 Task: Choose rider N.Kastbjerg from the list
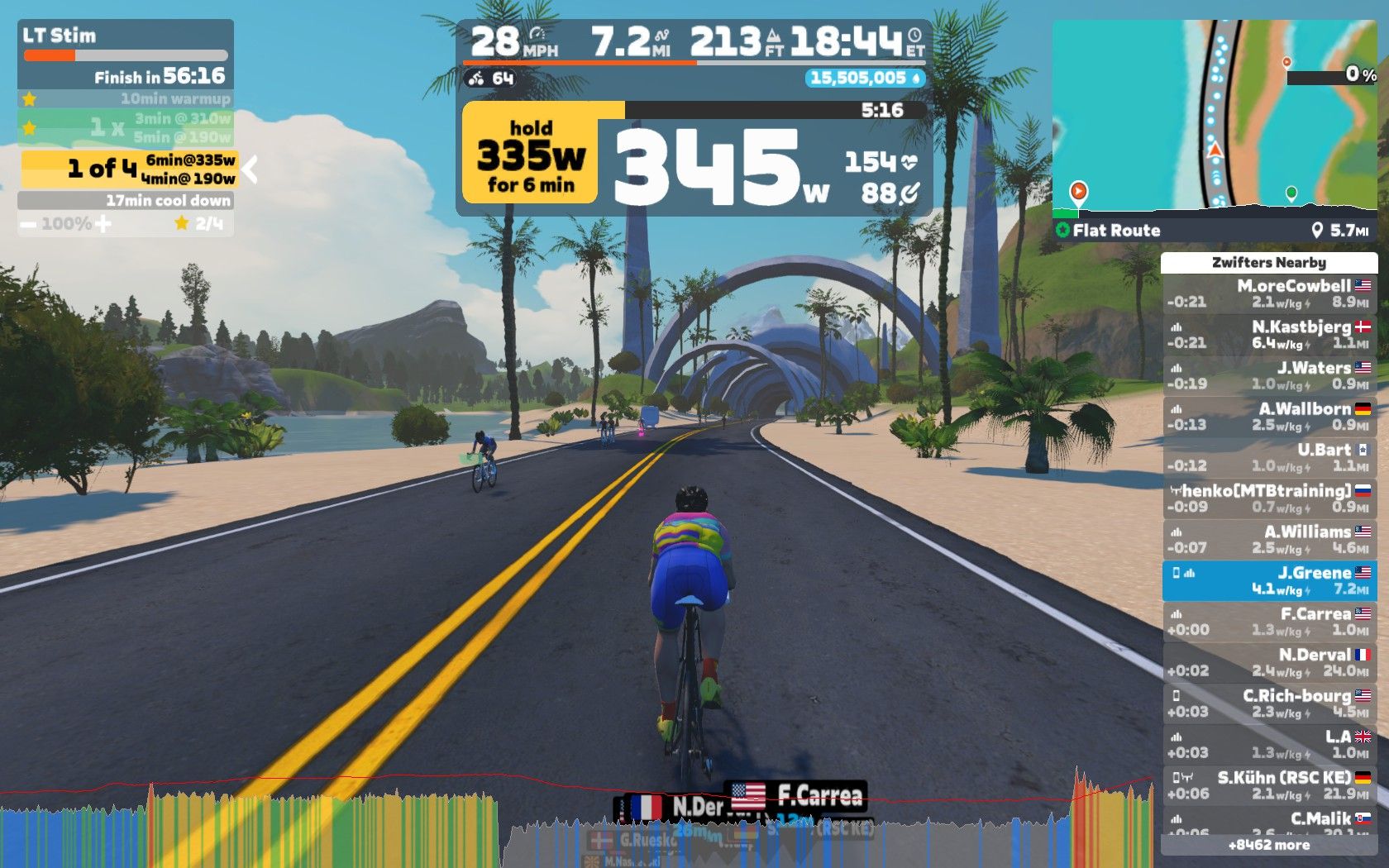[1269, 335]
